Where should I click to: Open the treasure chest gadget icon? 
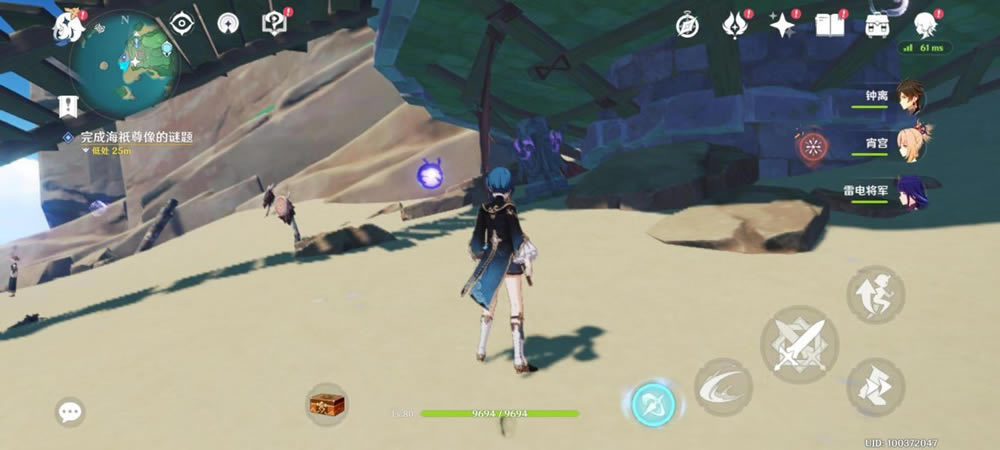coord(327,404)
